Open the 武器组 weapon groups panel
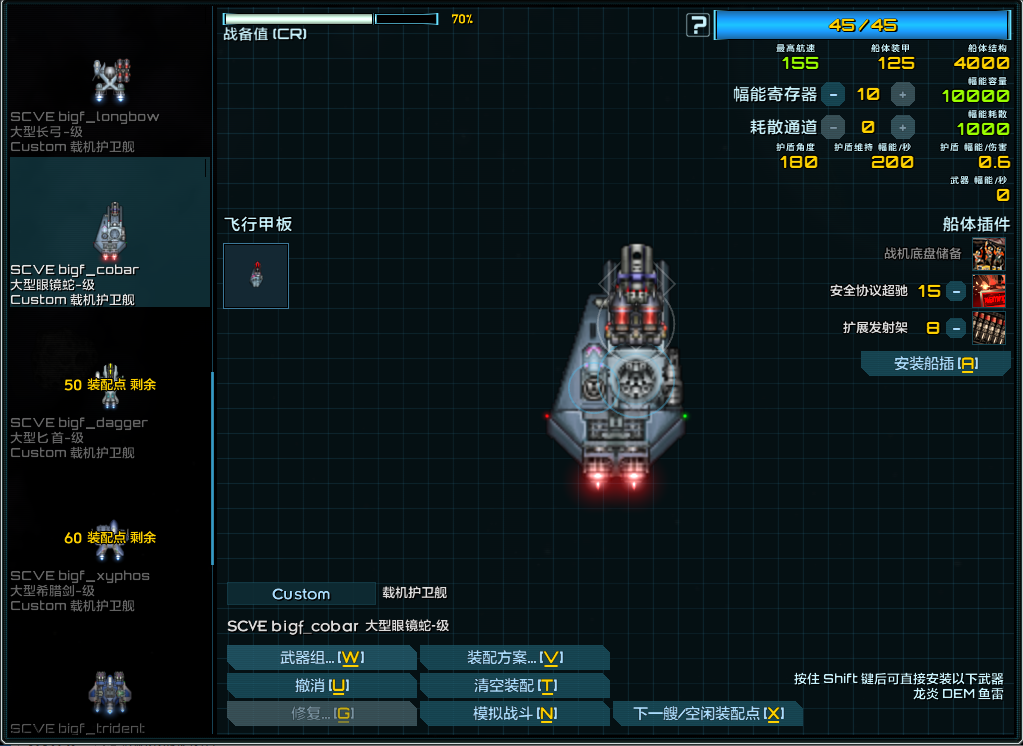The image size is (1023, 746). [321, 657]
